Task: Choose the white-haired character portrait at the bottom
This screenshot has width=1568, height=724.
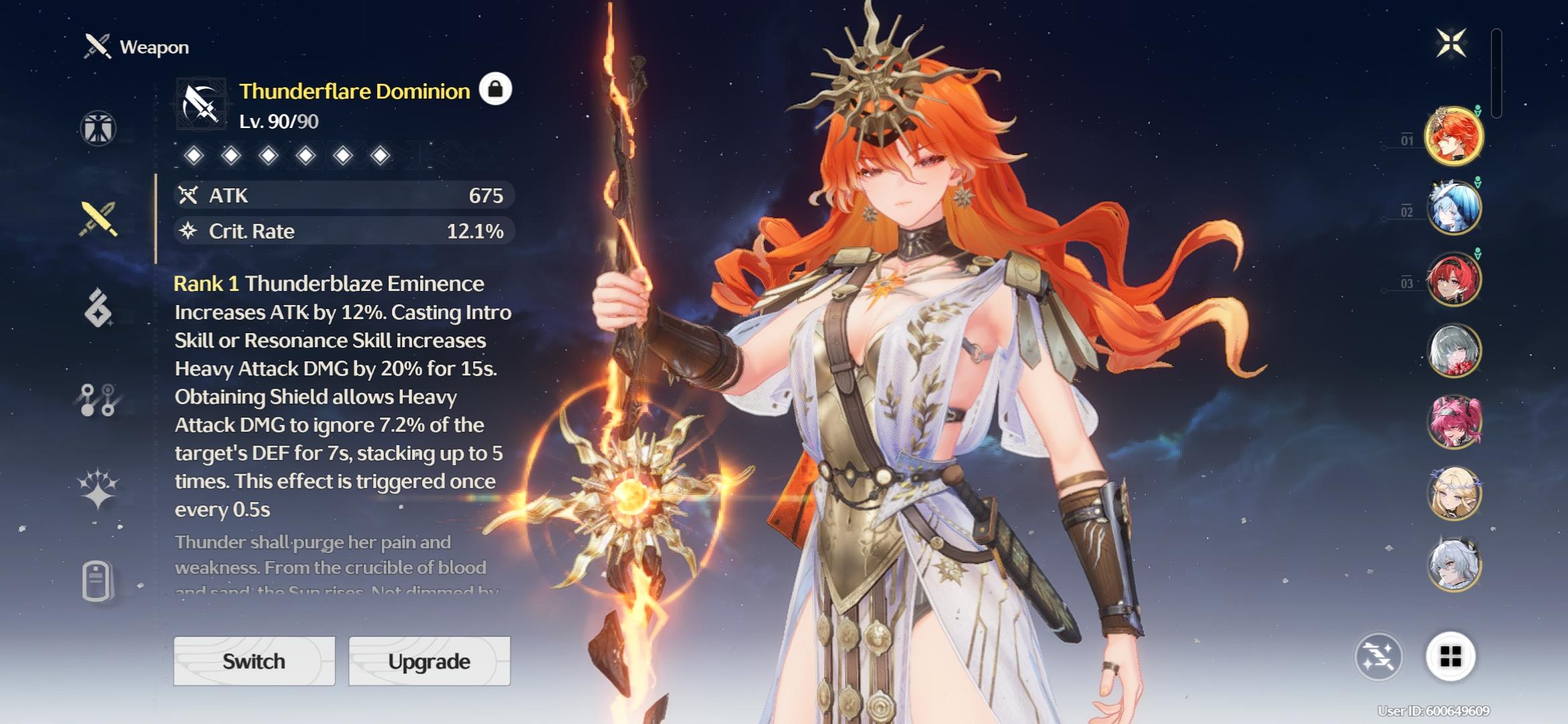Action: click(1453, 565)
